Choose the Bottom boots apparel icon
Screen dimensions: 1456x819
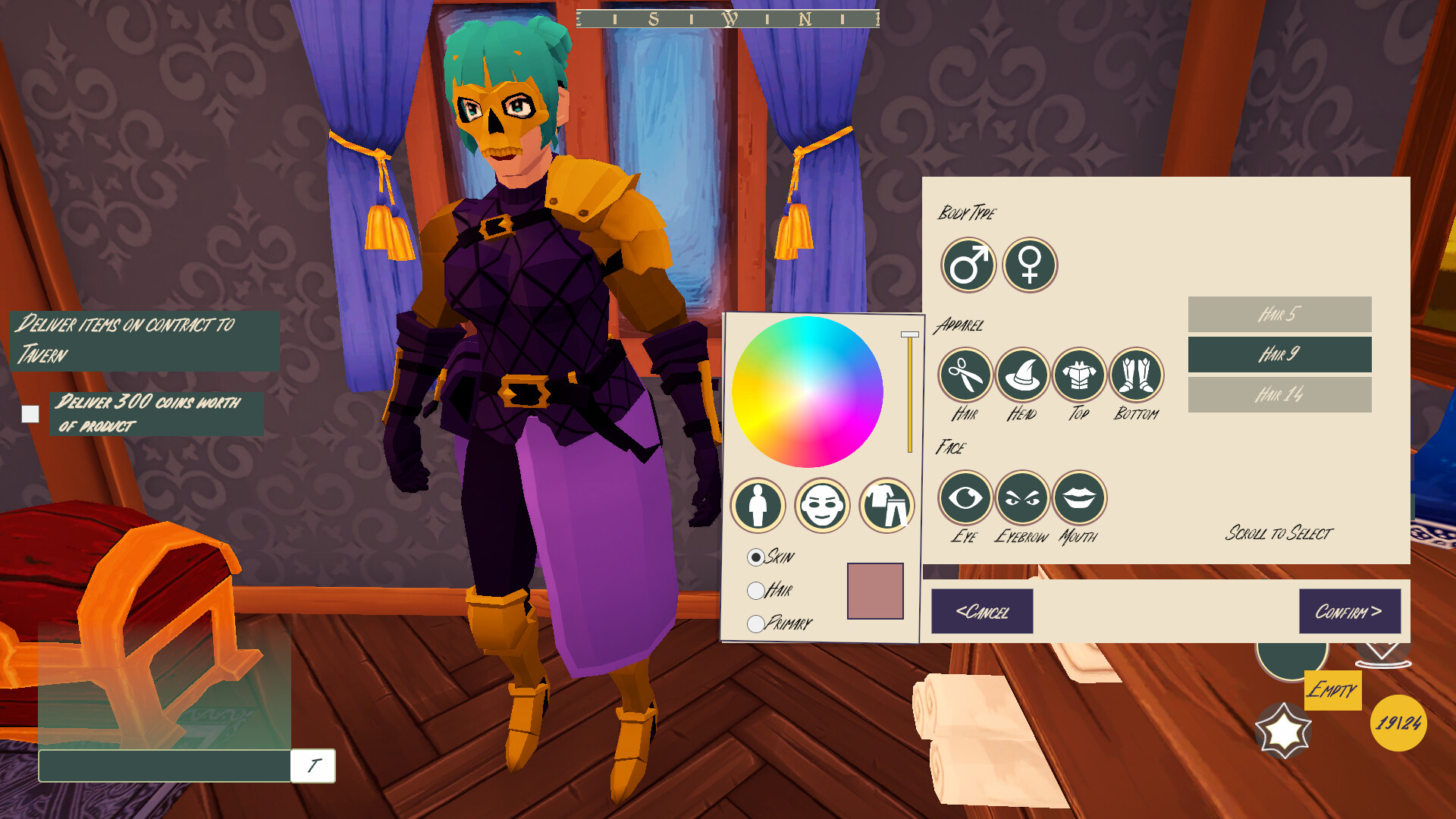[1135, 375]
